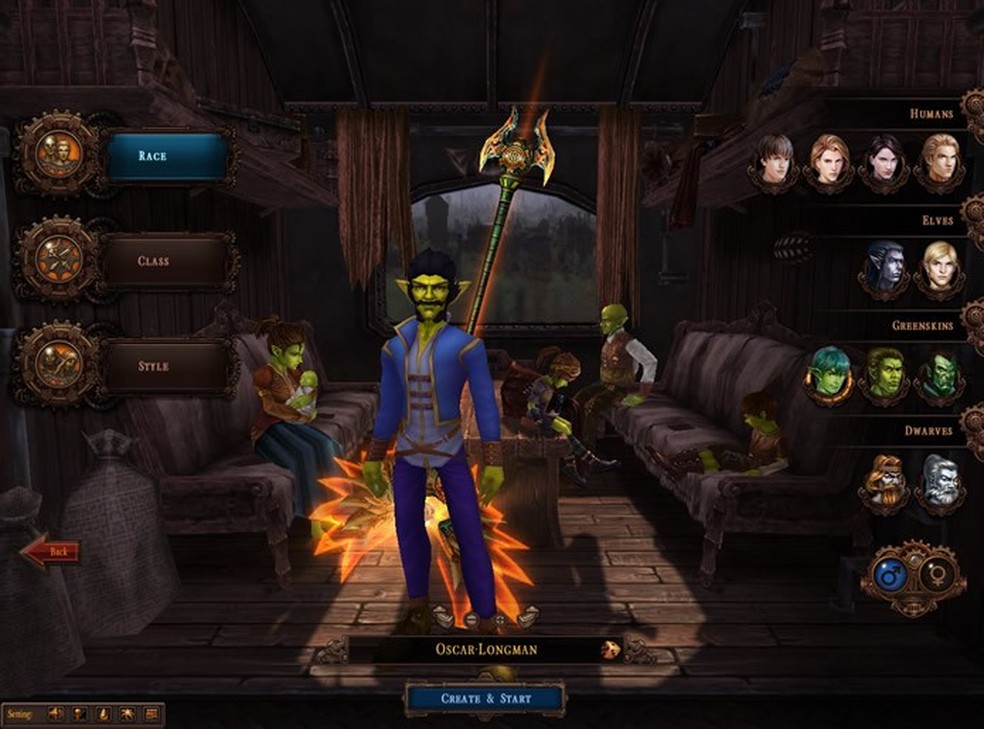Click the Create & Start button
The image size is (984, 729).
point(486,698)
